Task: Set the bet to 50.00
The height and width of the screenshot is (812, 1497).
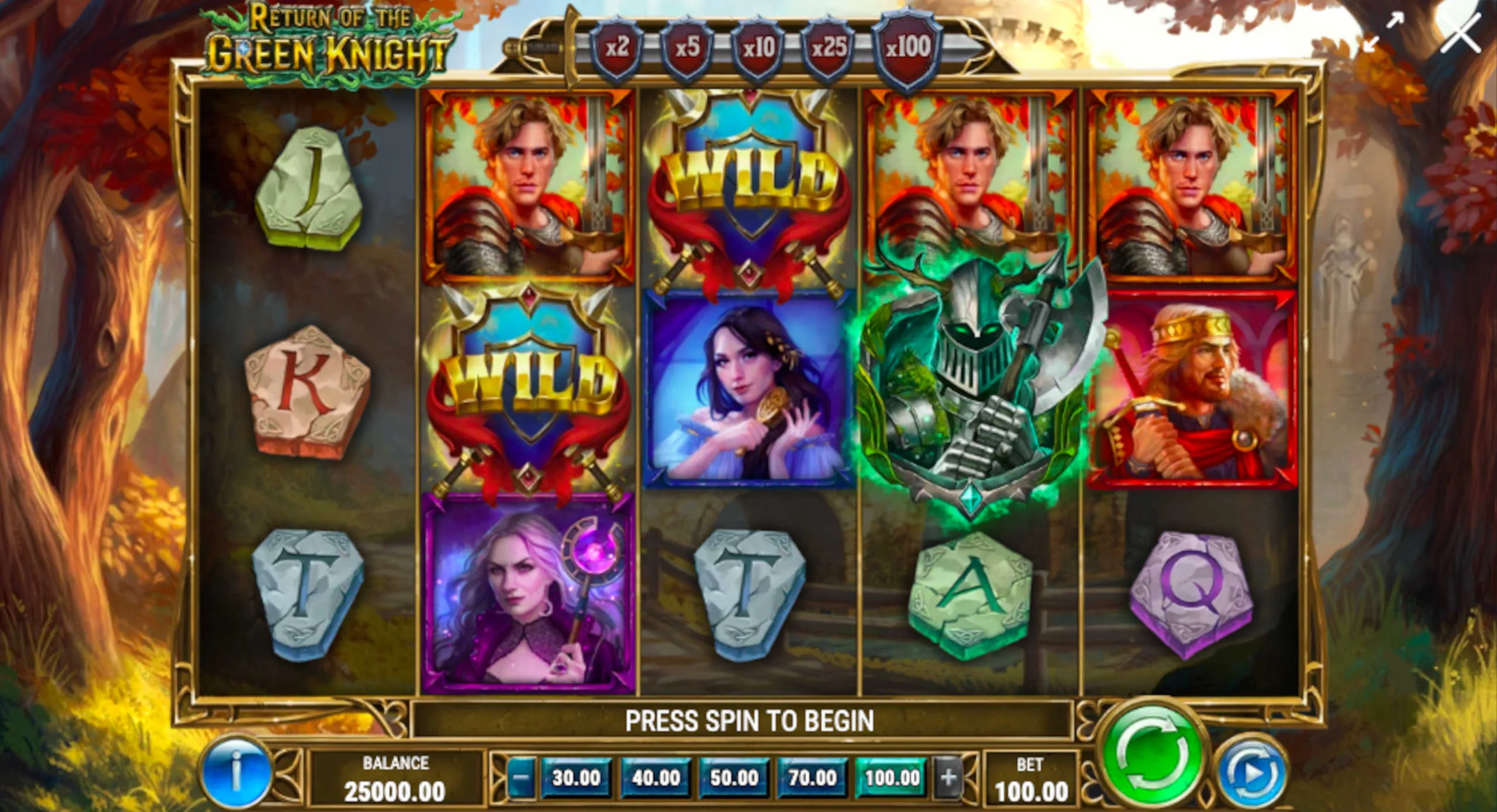Action: [x=734, y=778]
